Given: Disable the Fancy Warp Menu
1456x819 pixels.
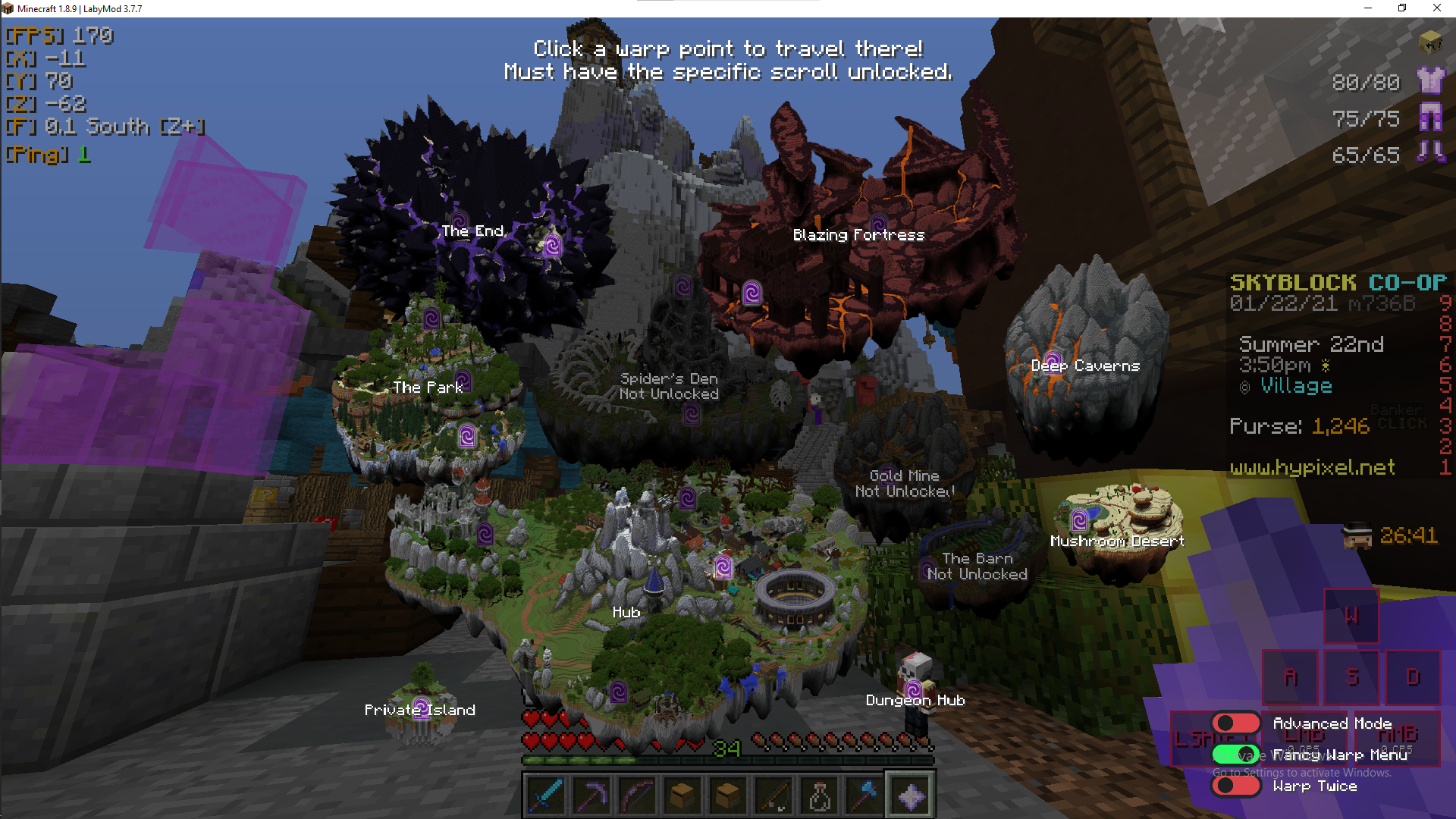Looking at the screenshot, I should [x=1235, y=755].
